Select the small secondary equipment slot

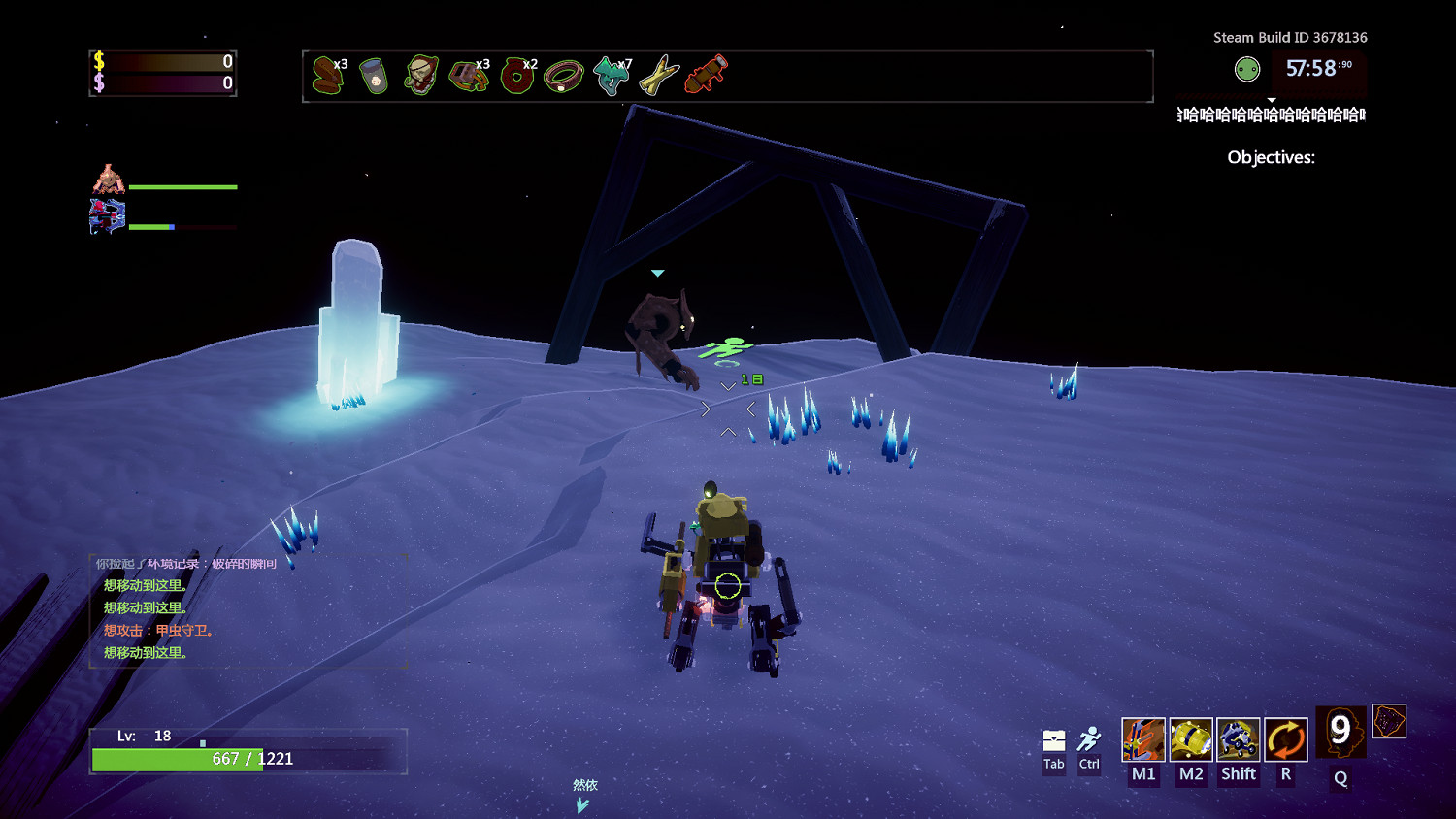1389,721
